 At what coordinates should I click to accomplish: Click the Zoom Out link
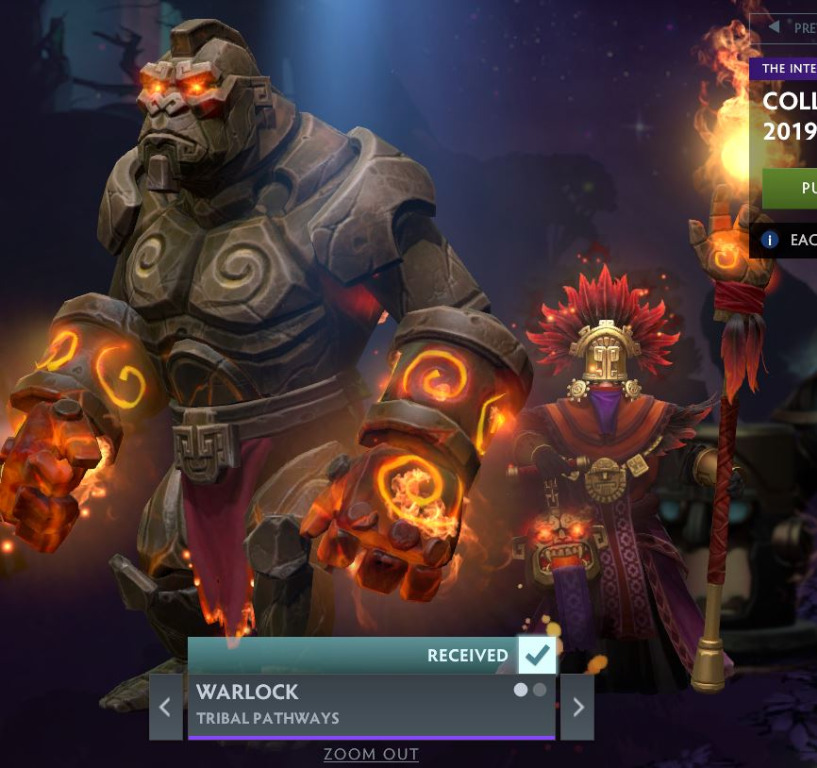(371, 754)
